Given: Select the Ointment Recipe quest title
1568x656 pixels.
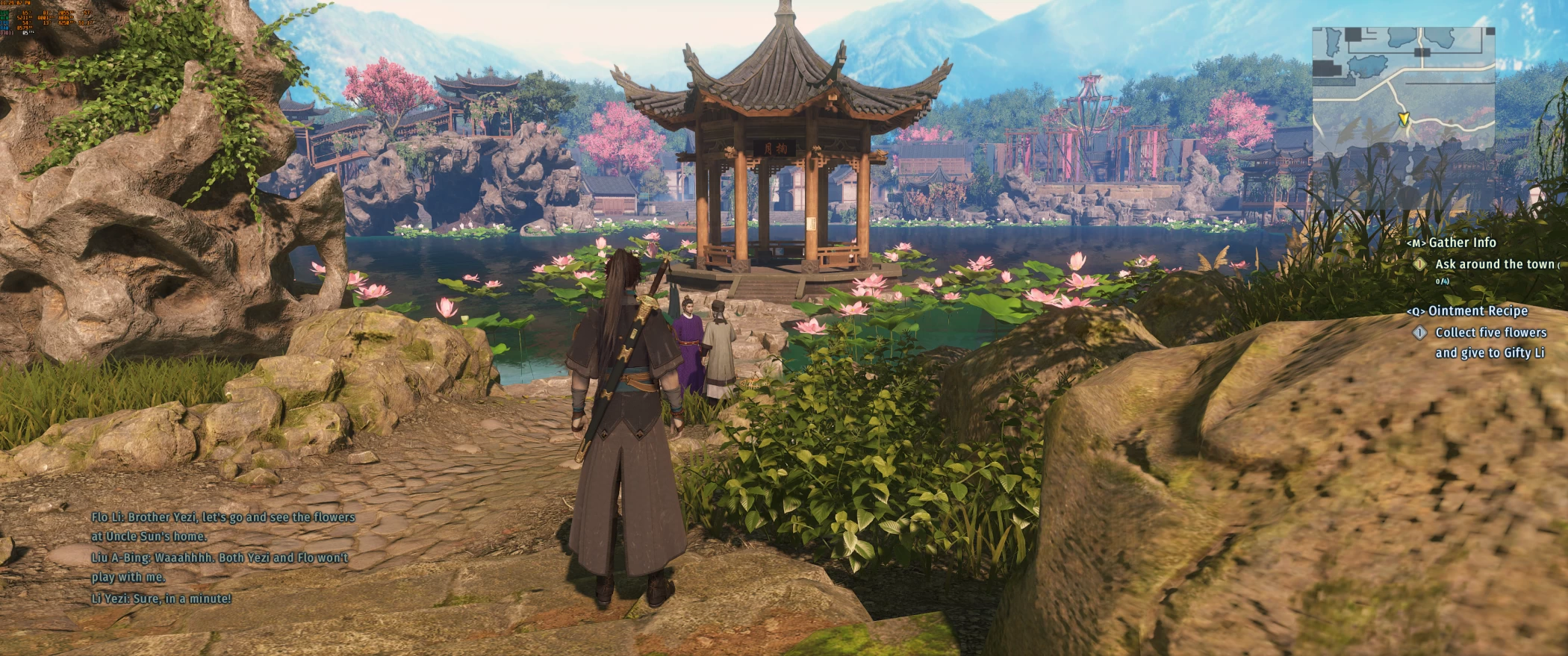Looking at the screenshot, I should (x=1477, y=311).
